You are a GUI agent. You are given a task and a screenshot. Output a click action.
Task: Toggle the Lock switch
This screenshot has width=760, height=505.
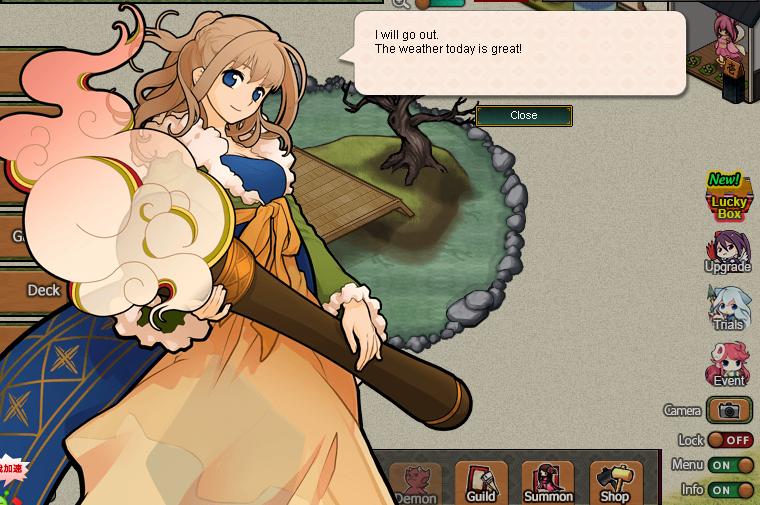pos(731,440)
